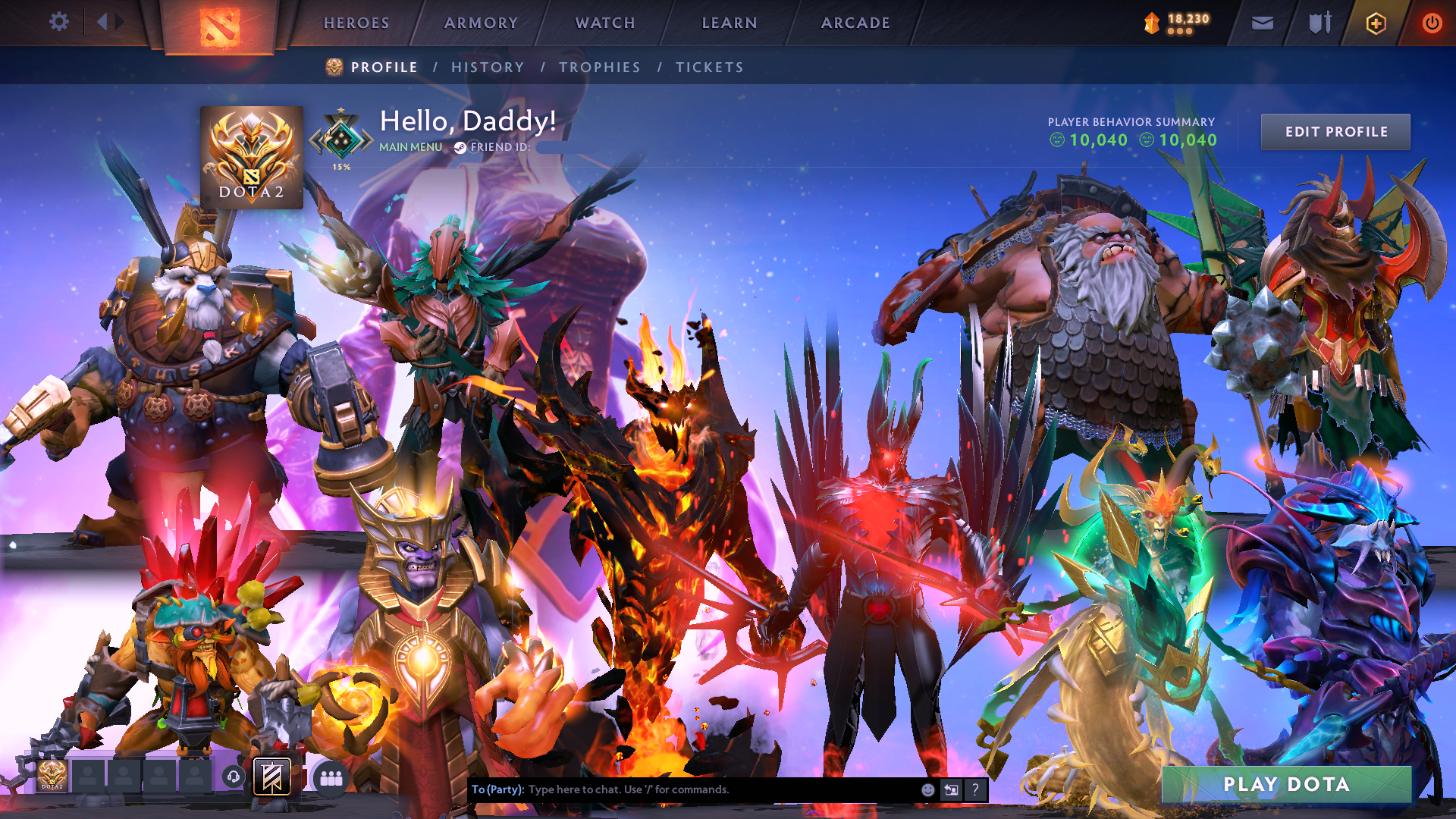Click the help question mark icon
1456x819 pixels.
(x=974, y=789)
